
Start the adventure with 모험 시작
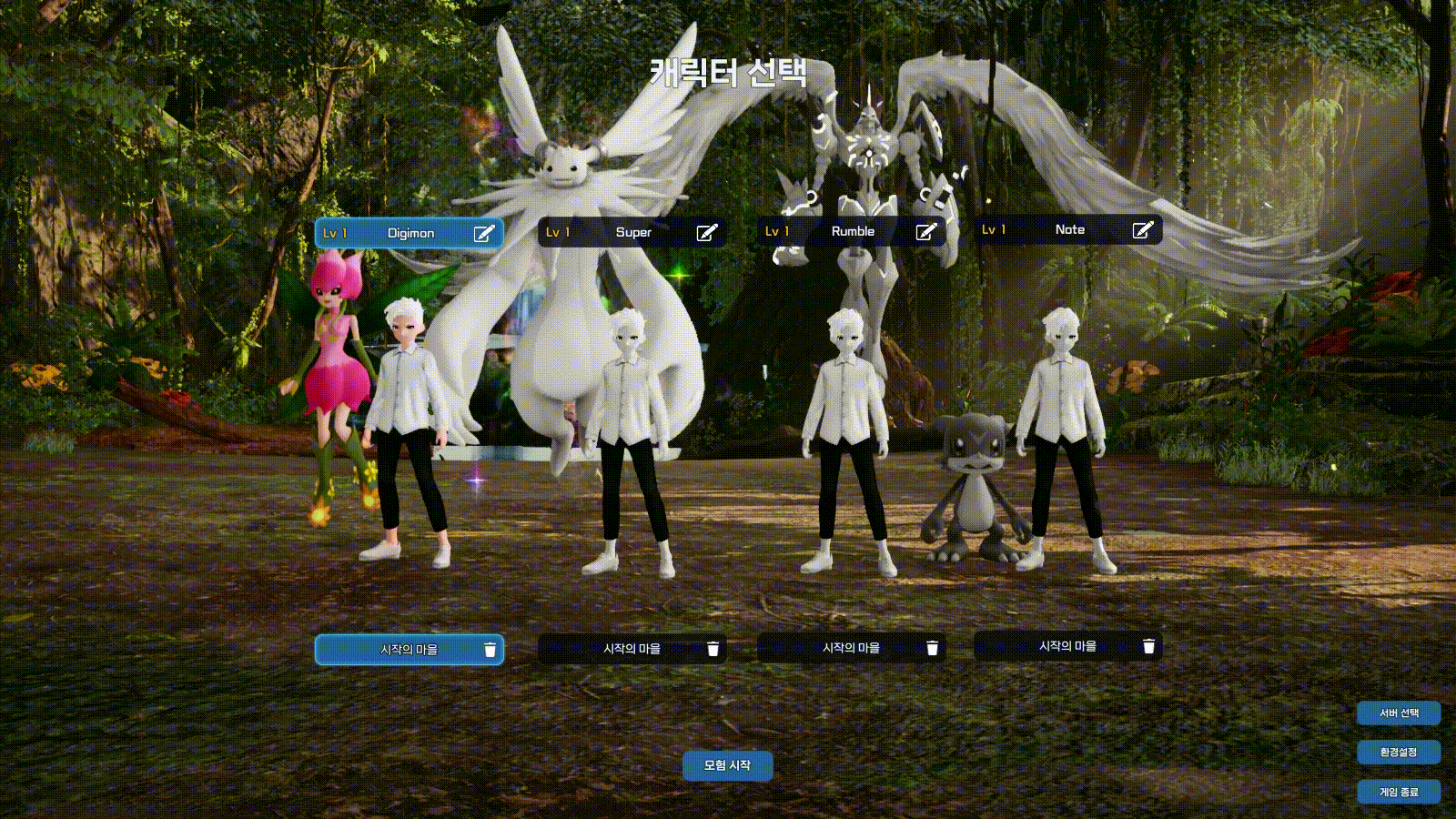(x=727, y=765)
